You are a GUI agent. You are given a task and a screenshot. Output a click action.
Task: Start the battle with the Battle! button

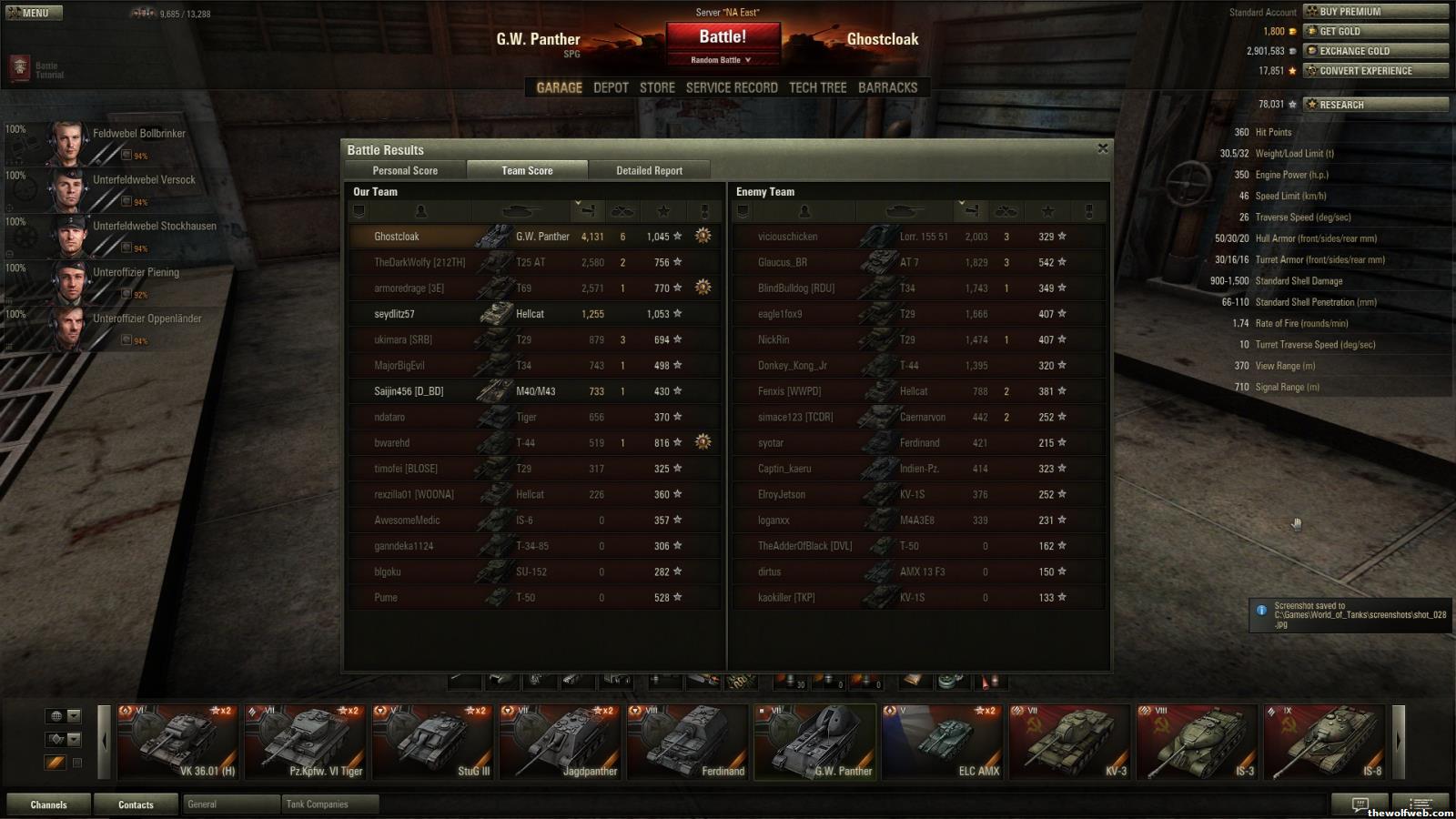tap(723, 37)
